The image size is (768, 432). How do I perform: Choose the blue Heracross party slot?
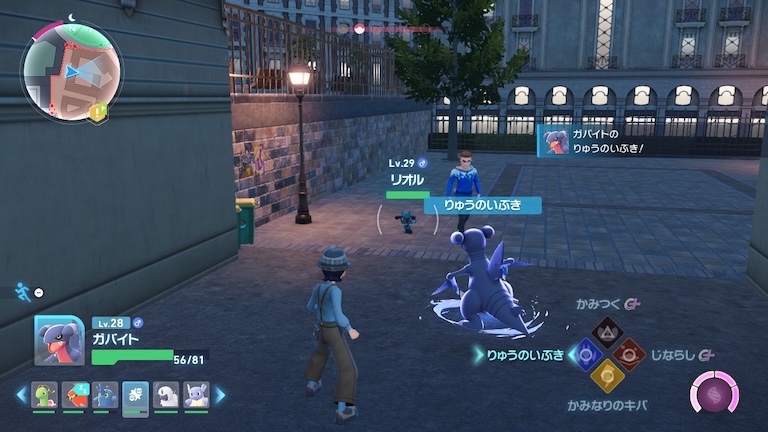(105, 396)
